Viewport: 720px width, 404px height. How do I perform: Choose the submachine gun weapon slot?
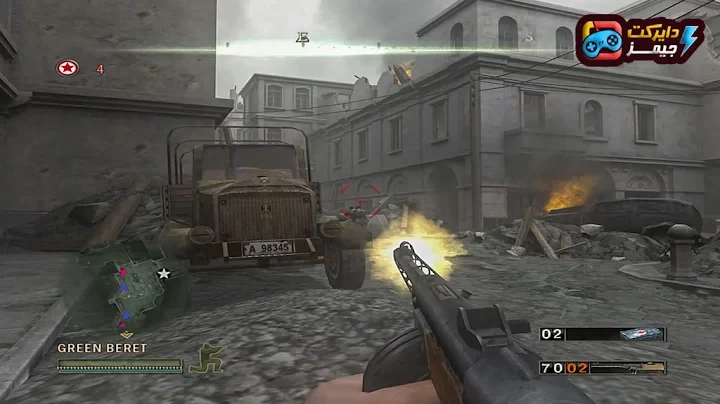[x=627, y=368]
